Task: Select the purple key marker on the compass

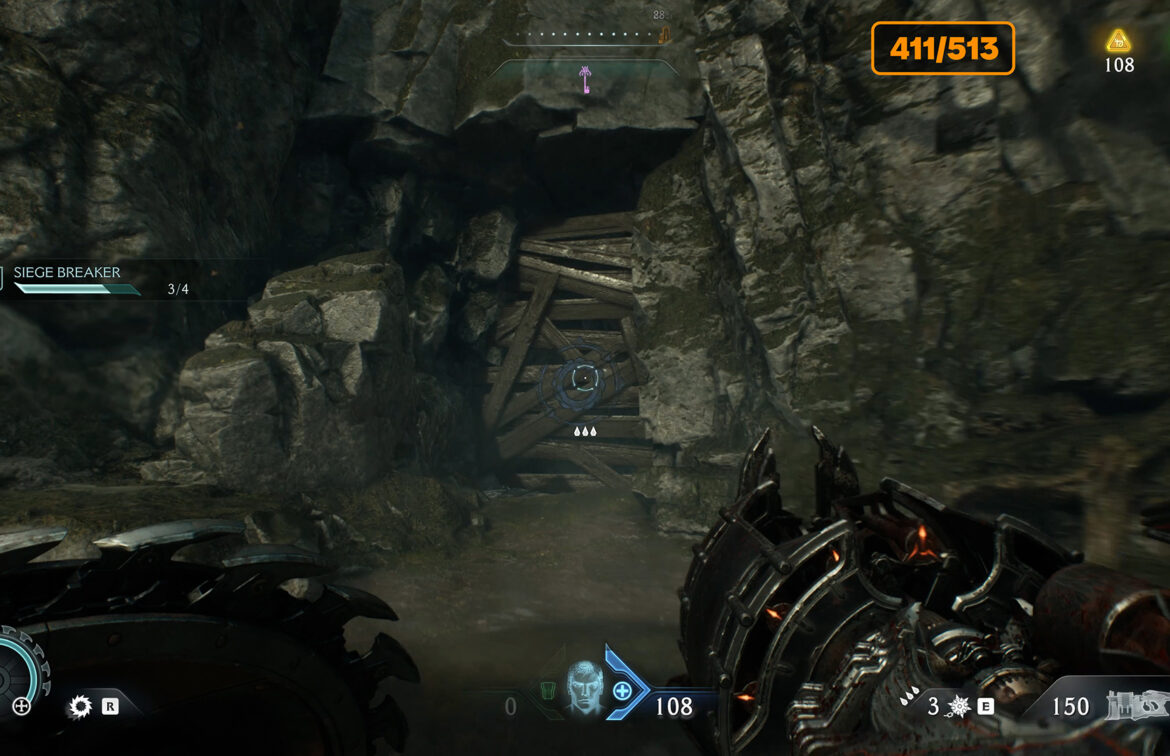Action: [586, 80]
